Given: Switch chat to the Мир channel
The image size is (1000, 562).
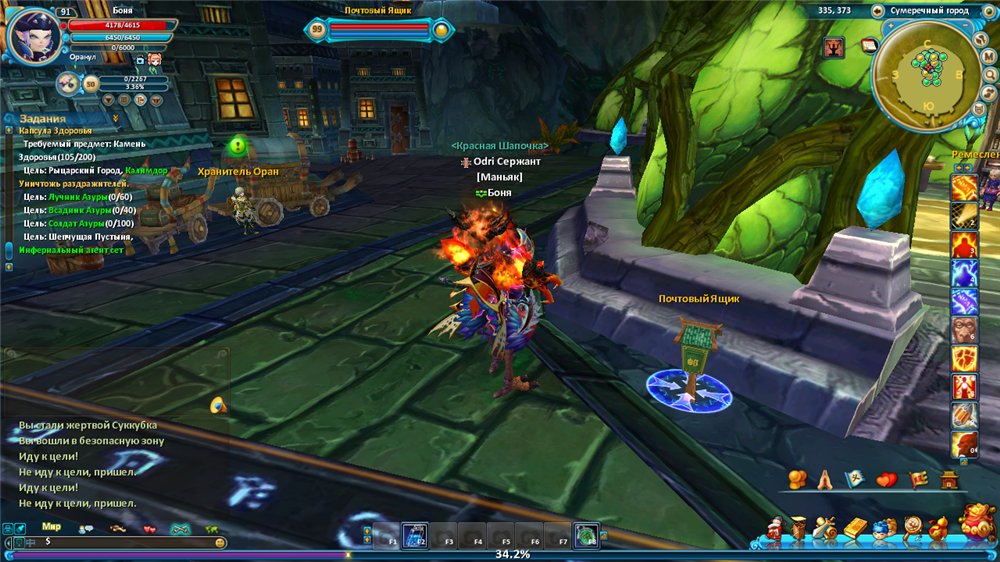Looking at the screenshot, I should (52, 526).
